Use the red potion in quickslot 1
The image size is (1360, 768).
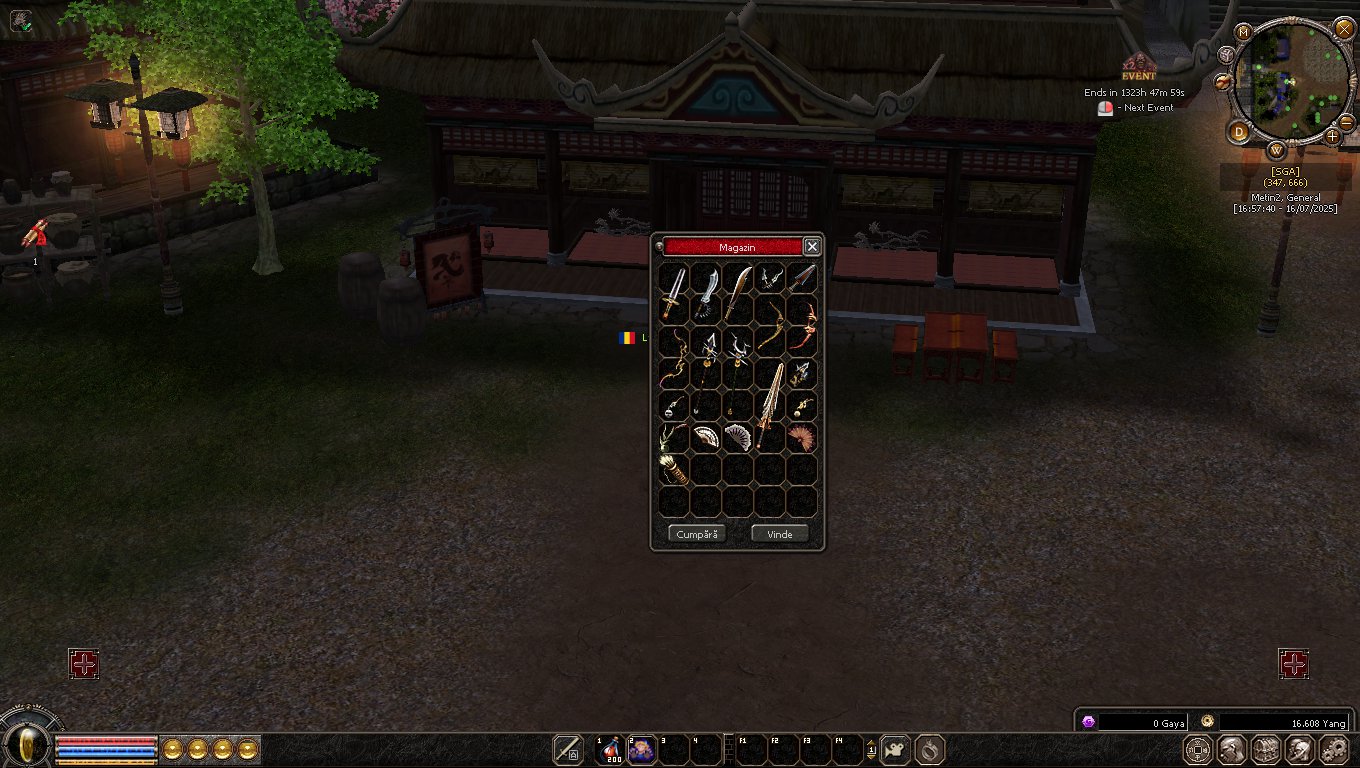point(610,749)
